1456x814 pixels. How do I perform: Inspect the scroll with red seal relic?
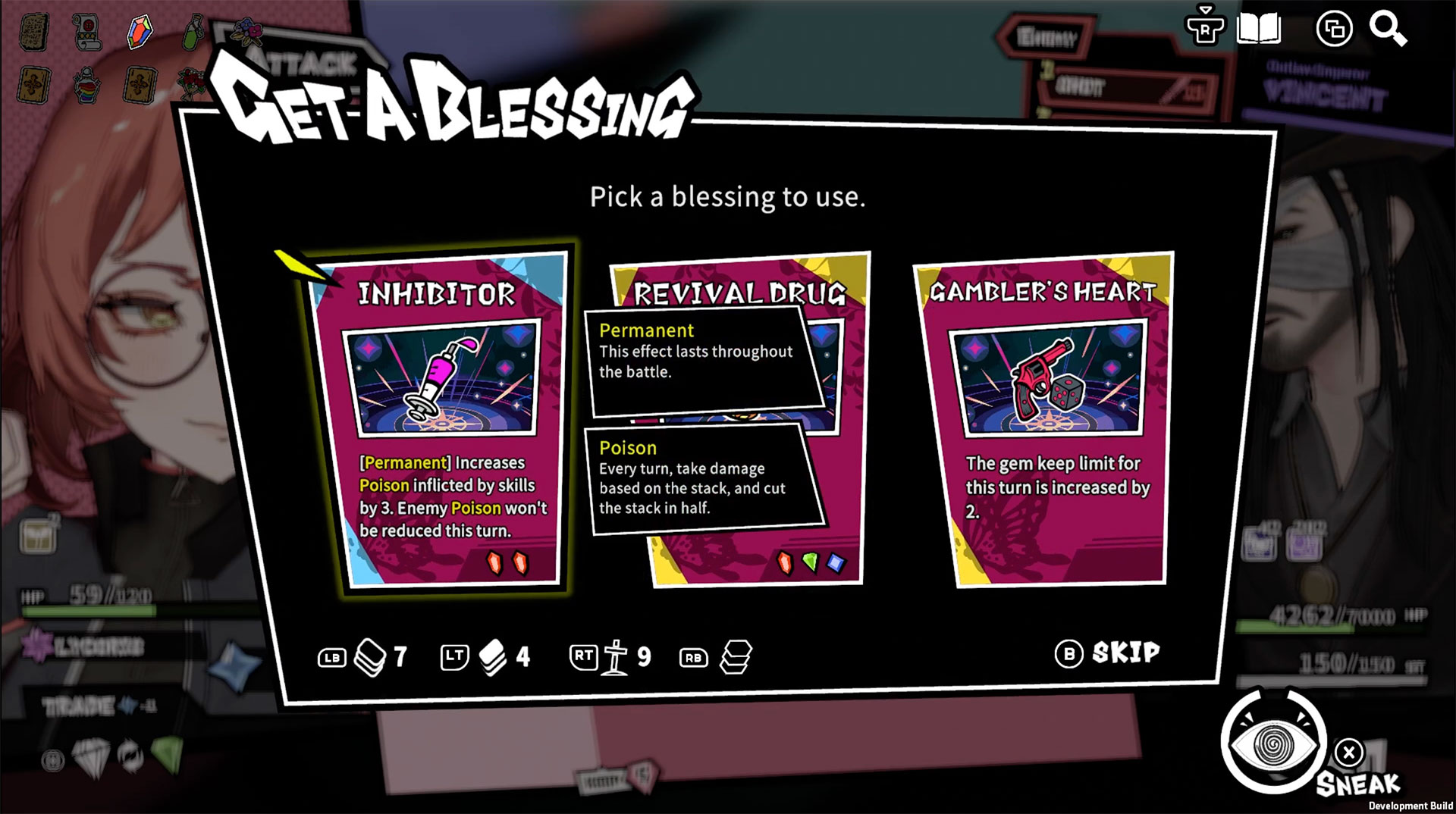click(x=87, y=32)
